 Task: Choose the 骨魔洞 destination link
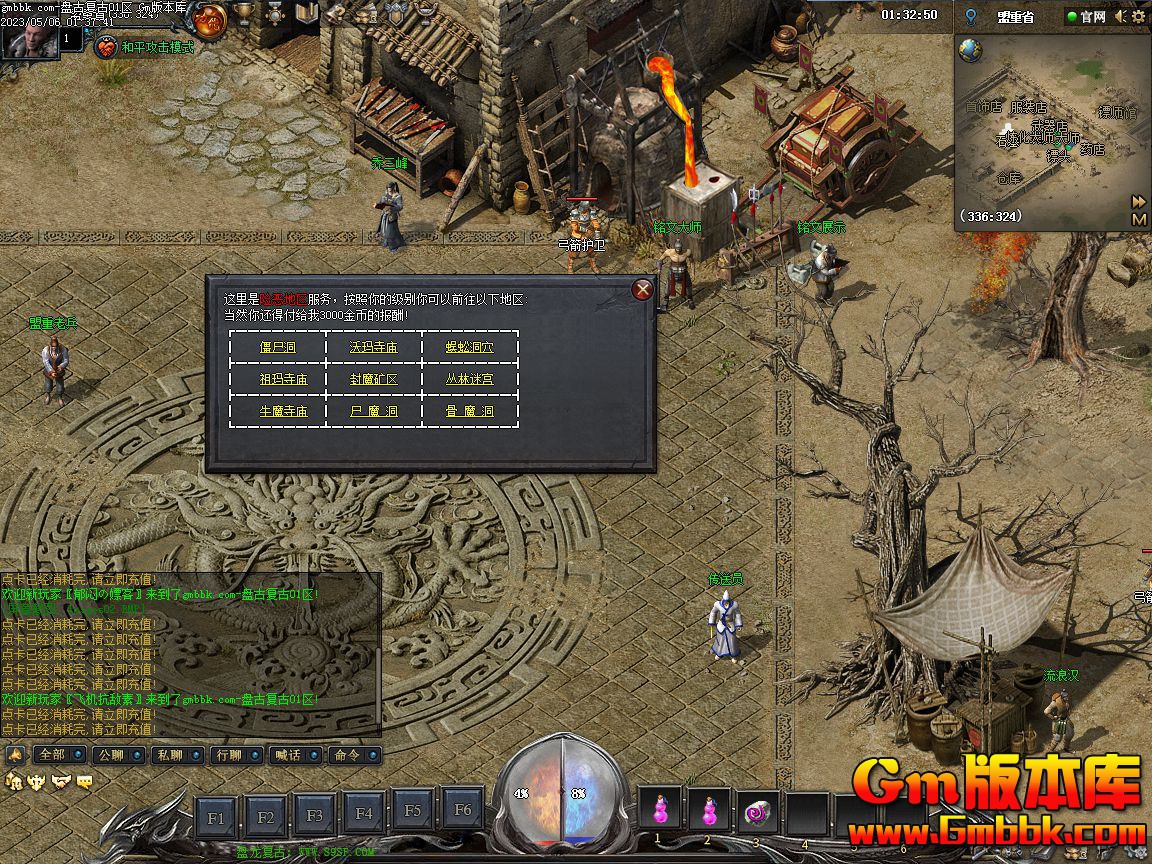coord(469,411)
